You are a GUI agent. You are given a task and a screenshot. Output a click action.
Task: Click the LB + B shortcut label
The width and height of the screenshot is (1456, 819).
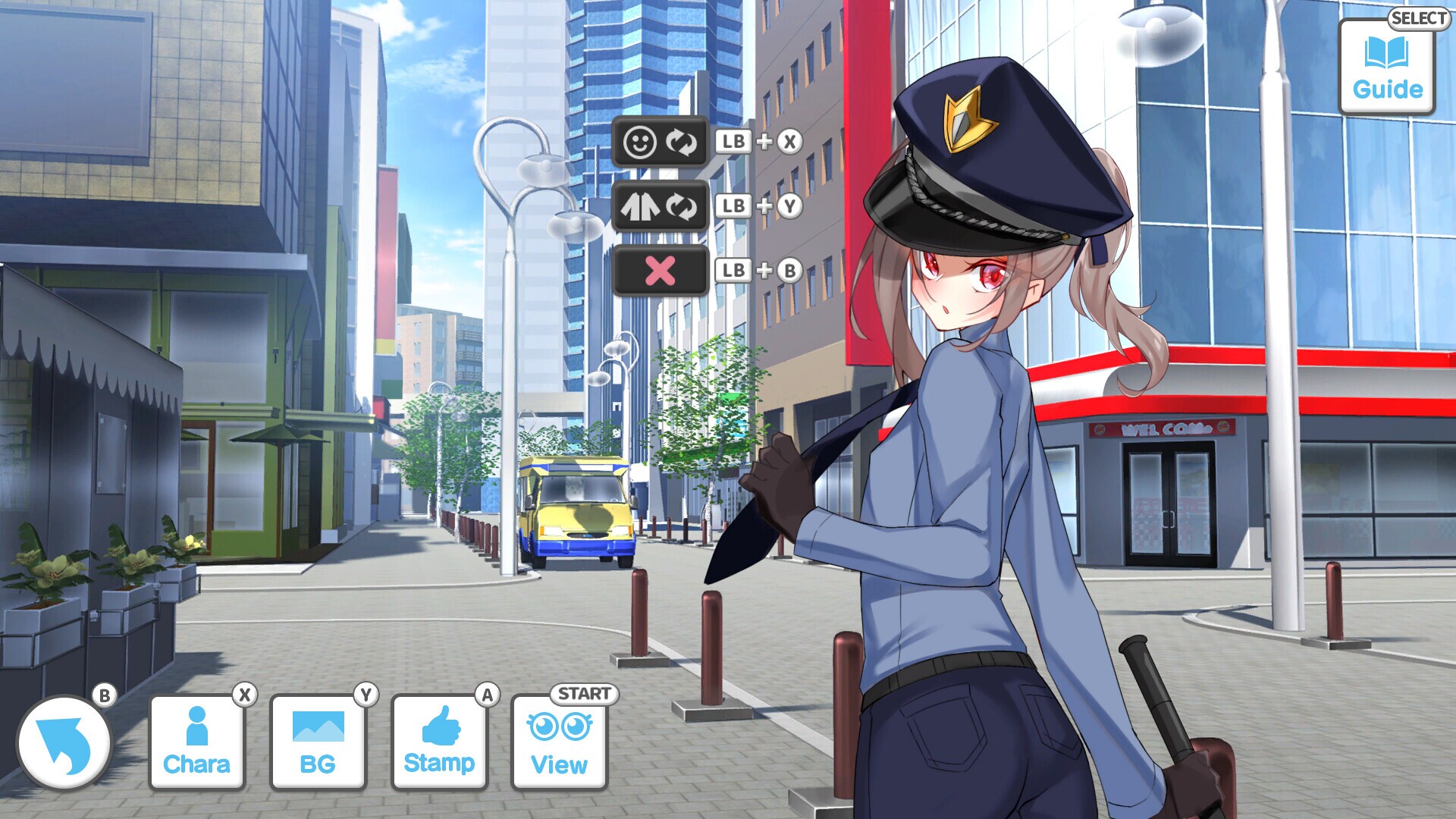click(759, 270)
